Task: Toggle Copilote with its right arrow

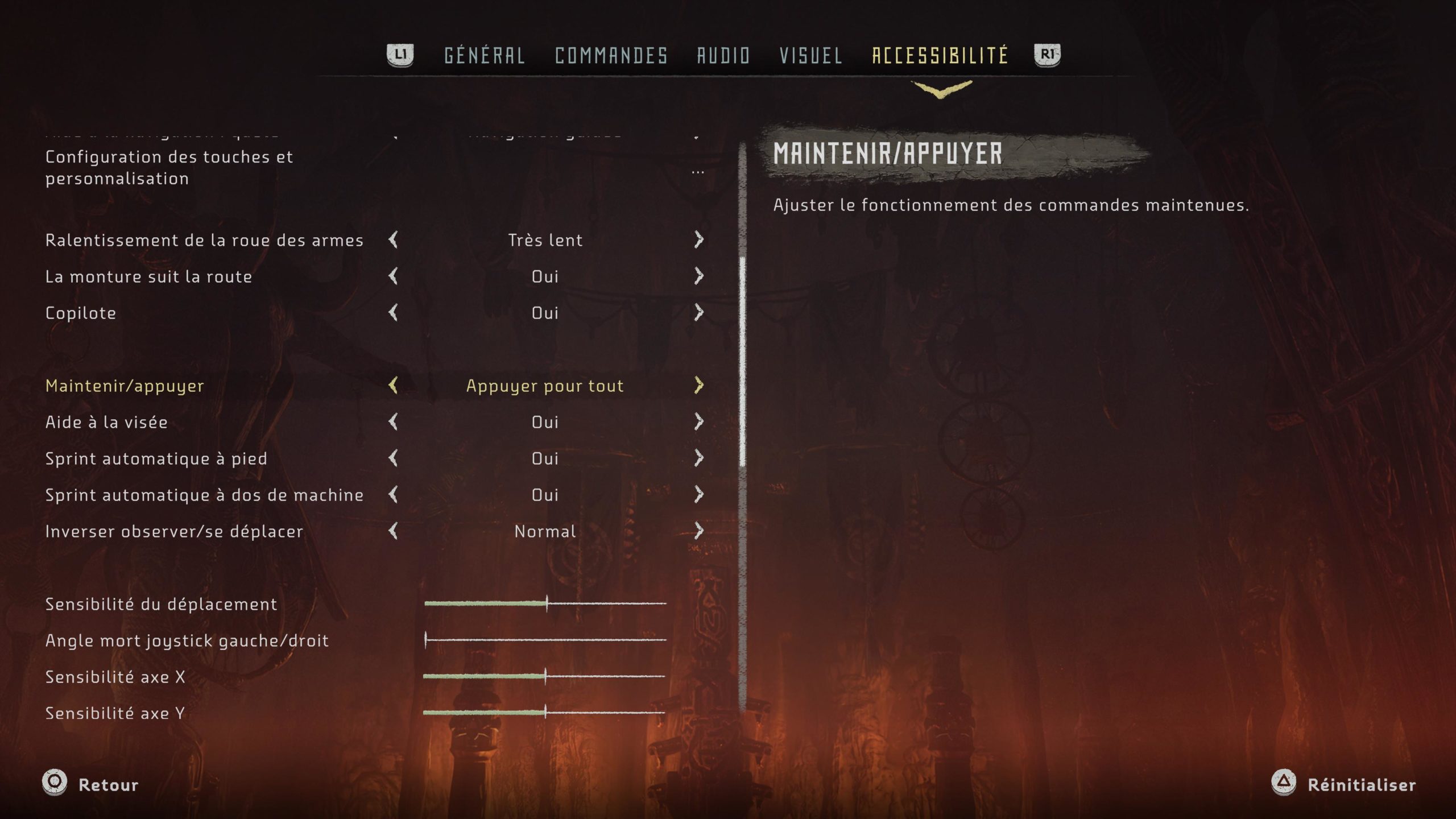Action: point(699,313)
